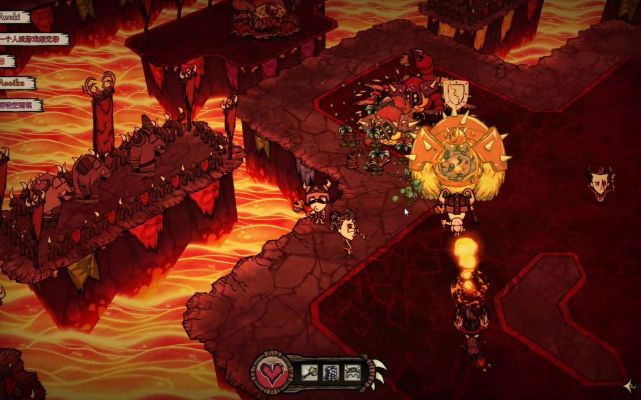Select the body armor slot
This screenshot has height=400, width=641.
point(331,374)
